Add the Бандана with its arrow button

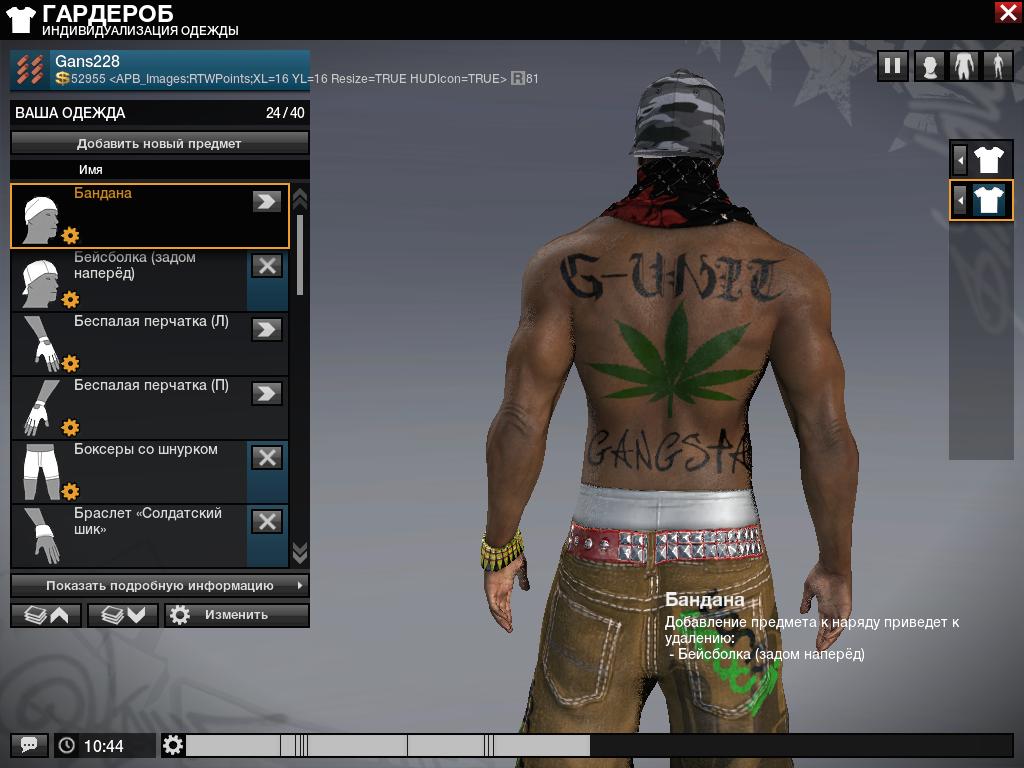click(266, 201)
